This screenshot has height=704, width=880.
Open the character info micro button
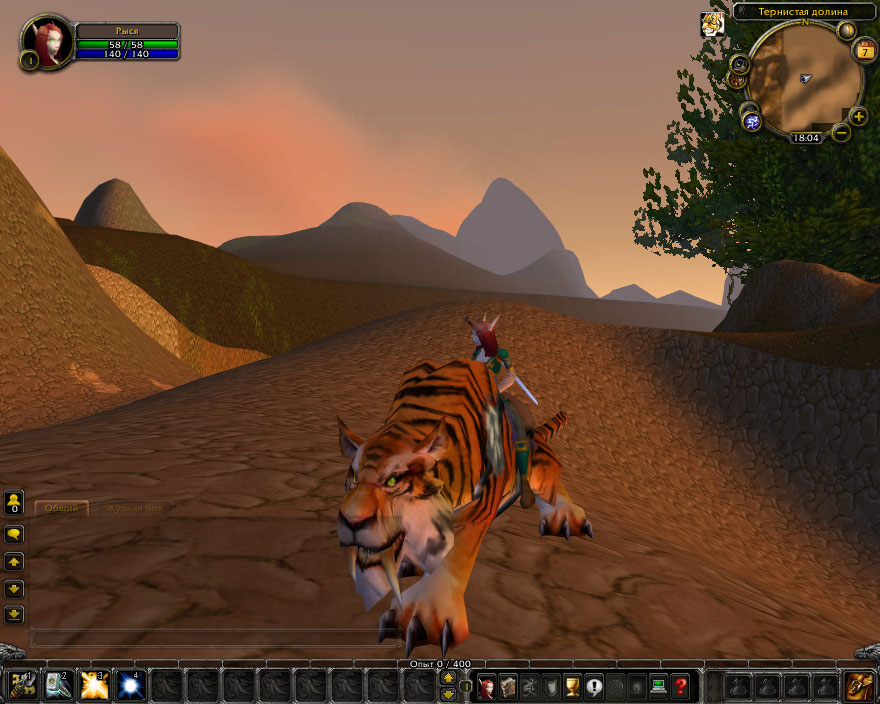[x=487, y=687]
